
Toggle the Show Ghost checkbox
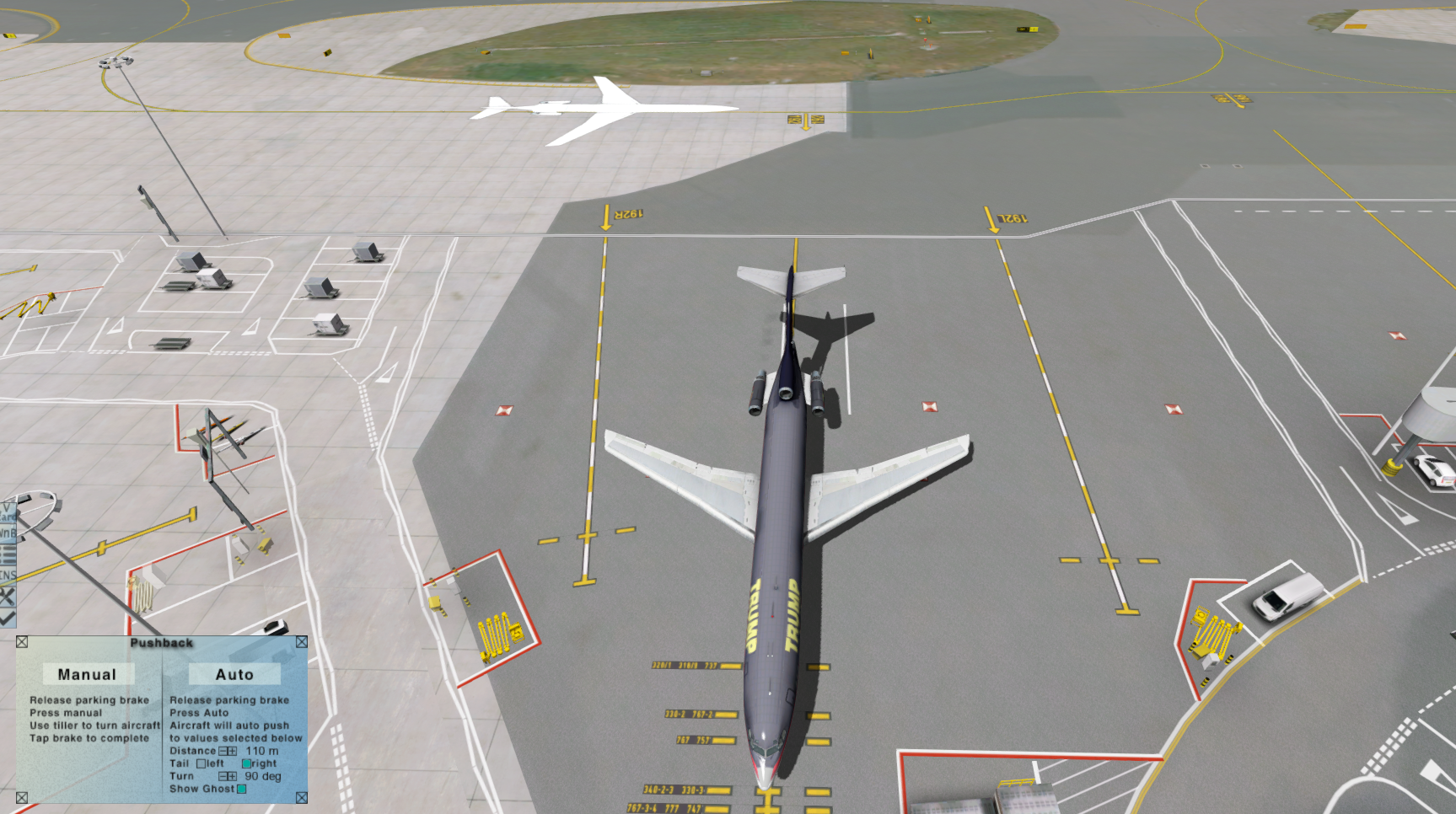[x=242, y=789]
